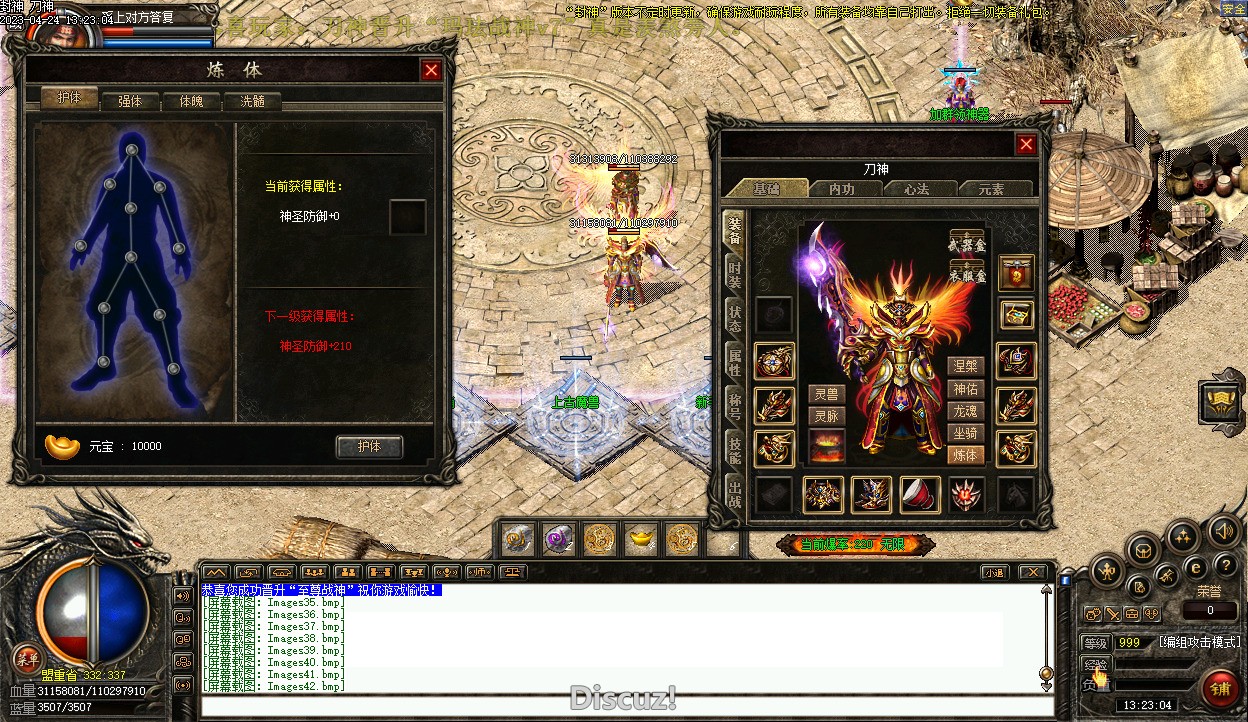The width and height of the screenshot is (1248, 722).
Task: Show the 元素 tab
Action: (x=990, y=188)
